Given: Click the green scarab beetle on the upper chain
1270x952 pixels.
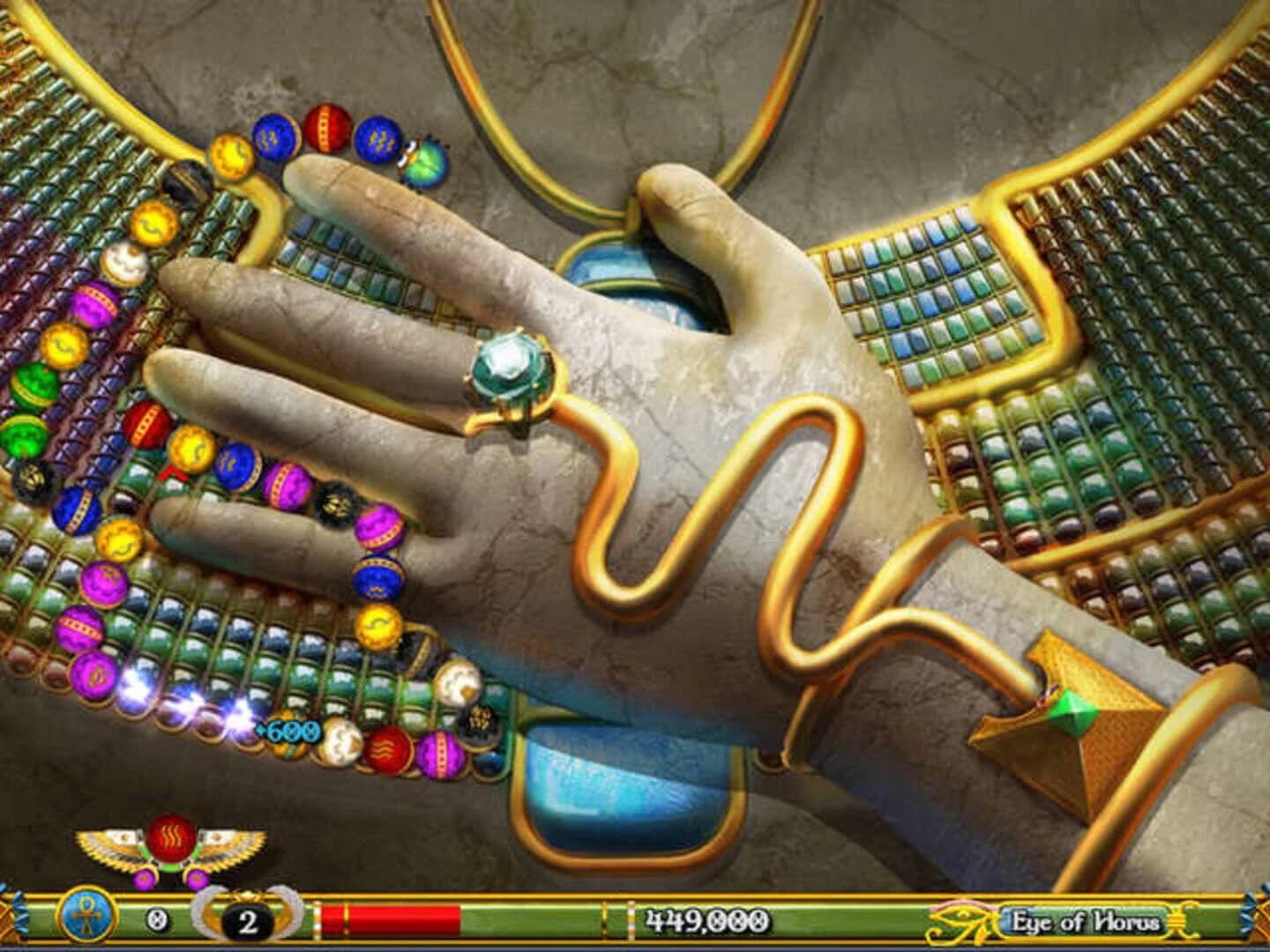Looking at the screenshot, I should point(425,160).
